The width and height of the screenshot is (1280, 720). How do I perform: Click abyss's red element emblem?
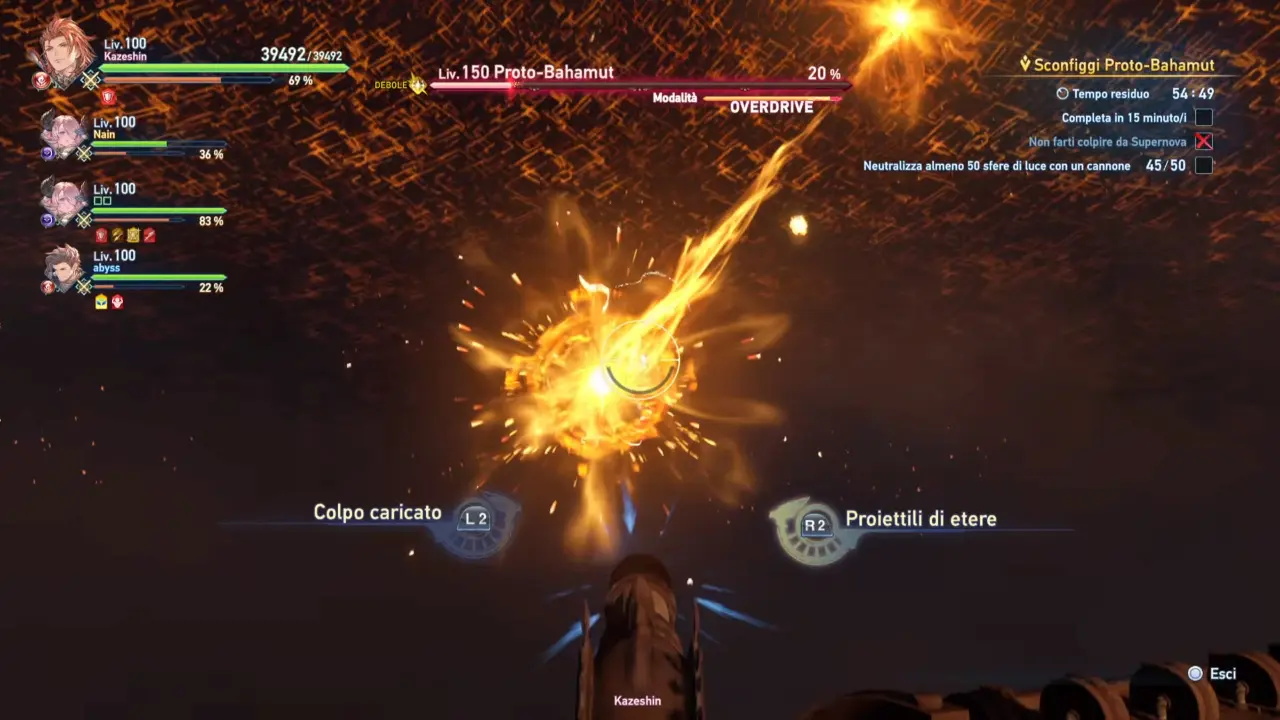[47, 285]
